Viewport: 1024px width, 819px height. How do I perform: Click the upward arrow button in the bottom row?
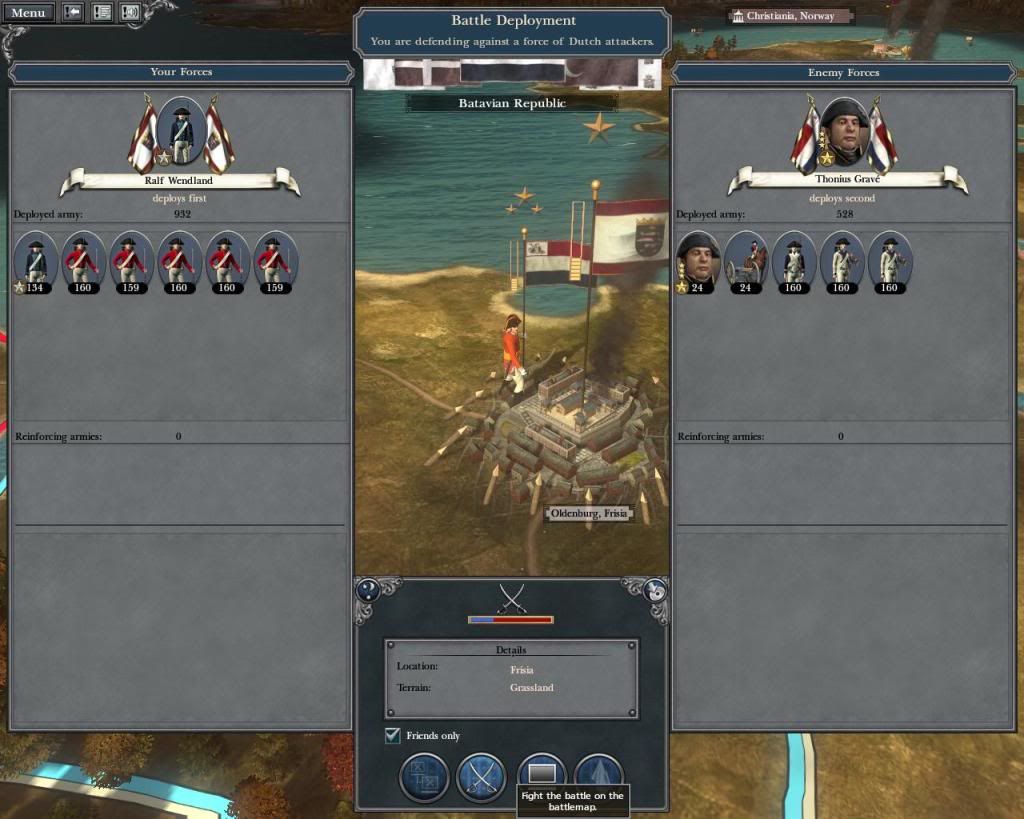[599, 776]
